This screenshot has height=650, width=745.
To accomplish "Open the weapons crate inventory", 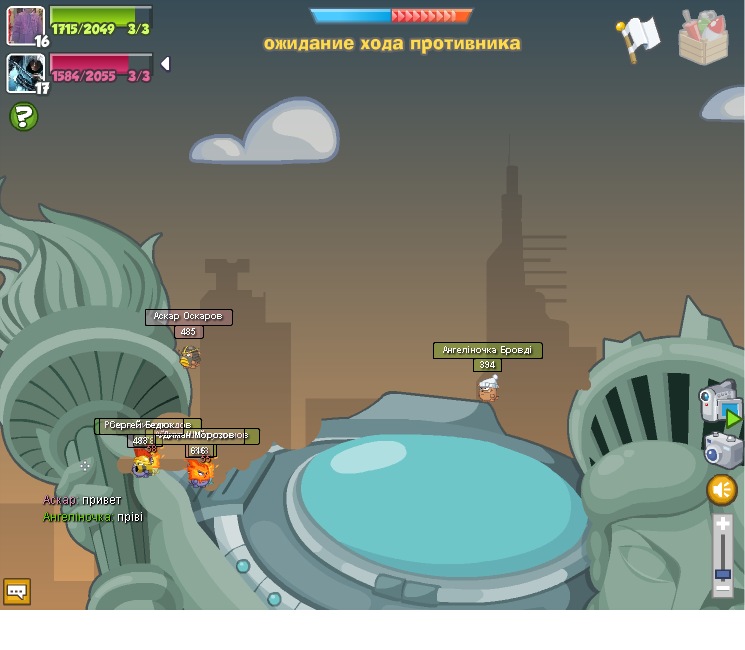I will point(703,38).
